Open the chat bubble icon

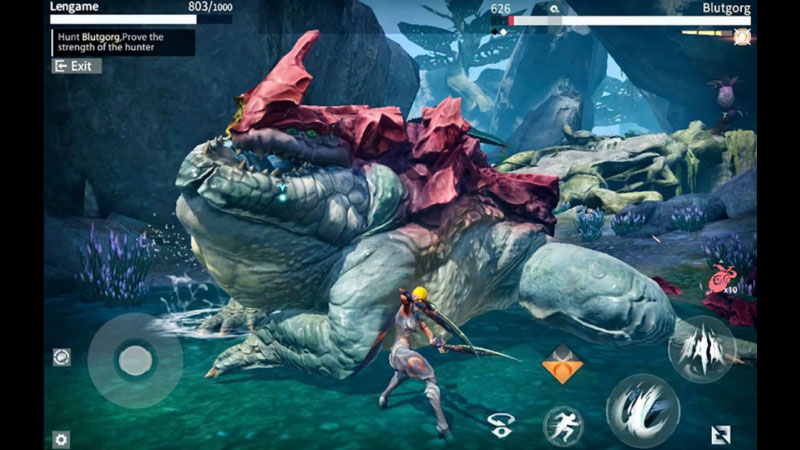coord(61,356)
